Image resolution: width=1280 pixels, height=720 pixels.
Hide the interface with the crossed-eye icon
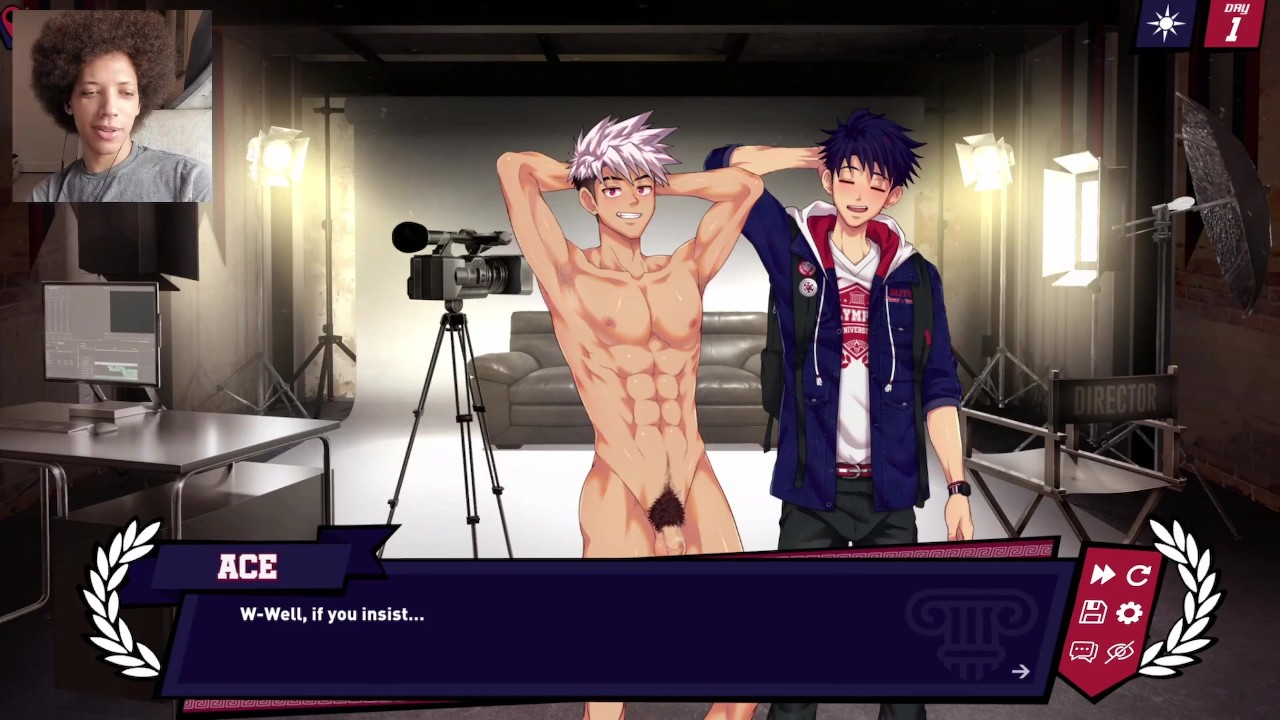pos(1119,652)
